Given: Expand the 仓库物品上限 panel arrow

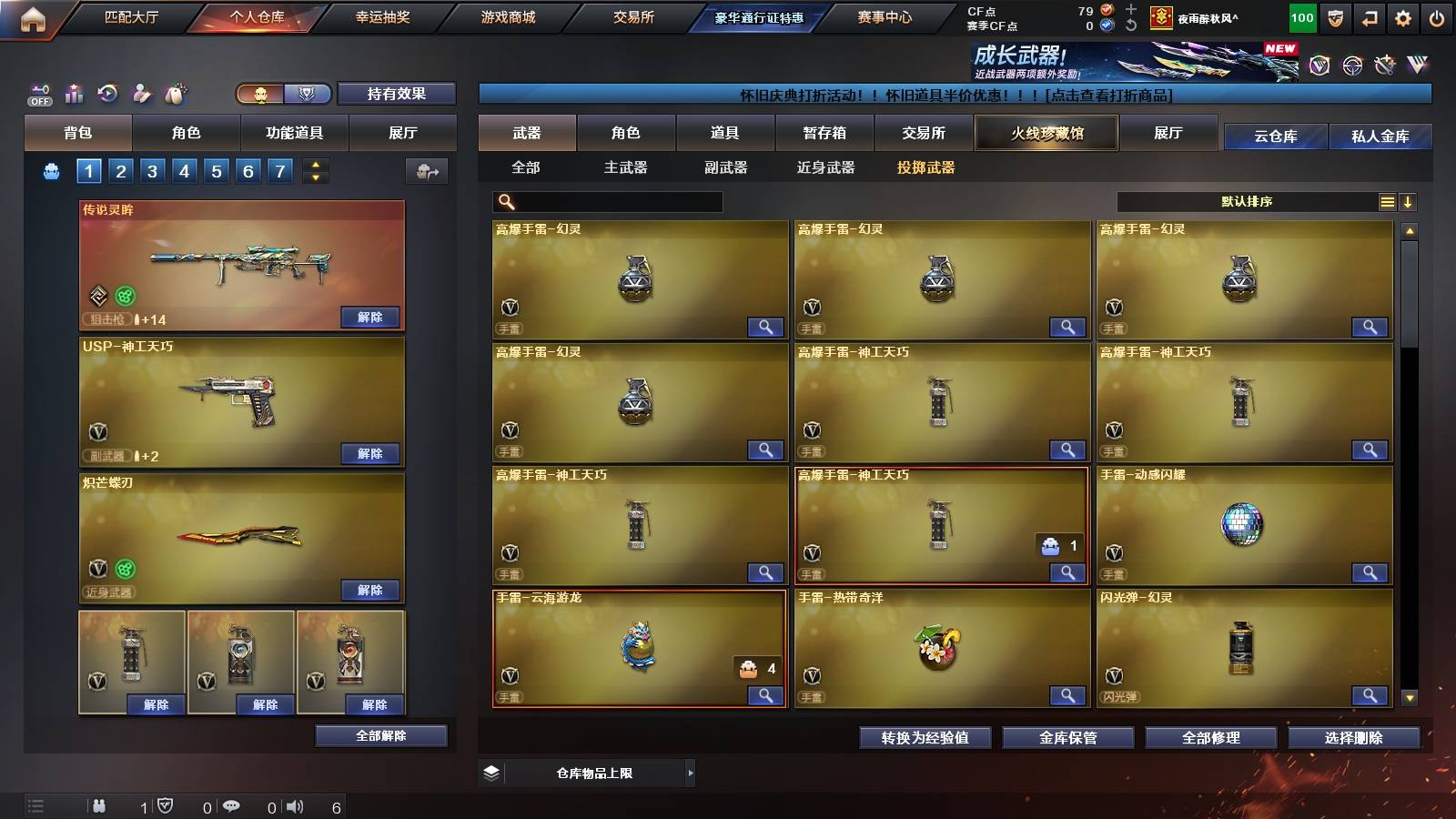Looking at the screenshot, I should tap(690, 772).
